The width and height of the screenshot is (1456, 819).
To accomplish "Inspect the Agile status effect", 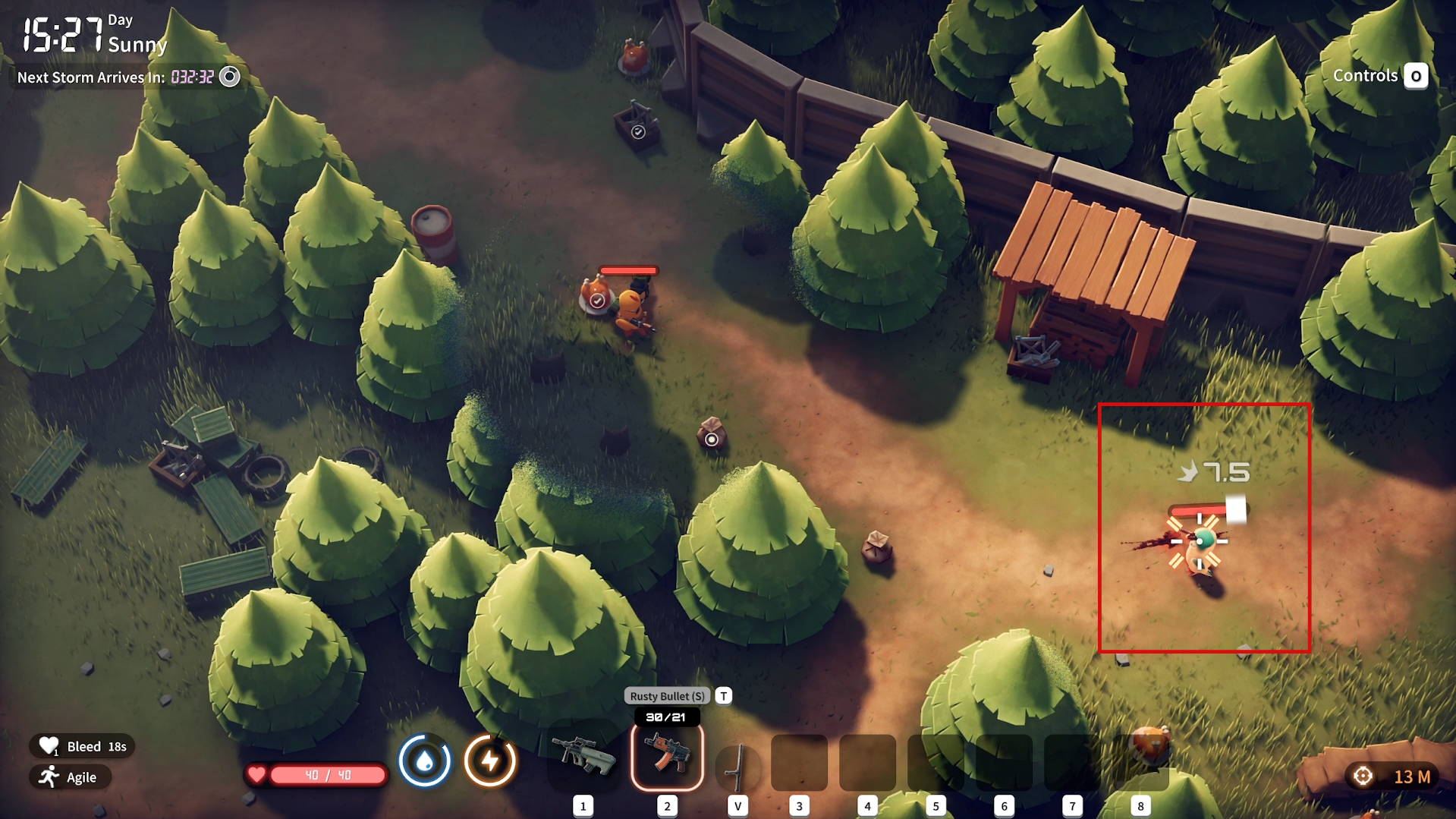I will click(71, 777).
